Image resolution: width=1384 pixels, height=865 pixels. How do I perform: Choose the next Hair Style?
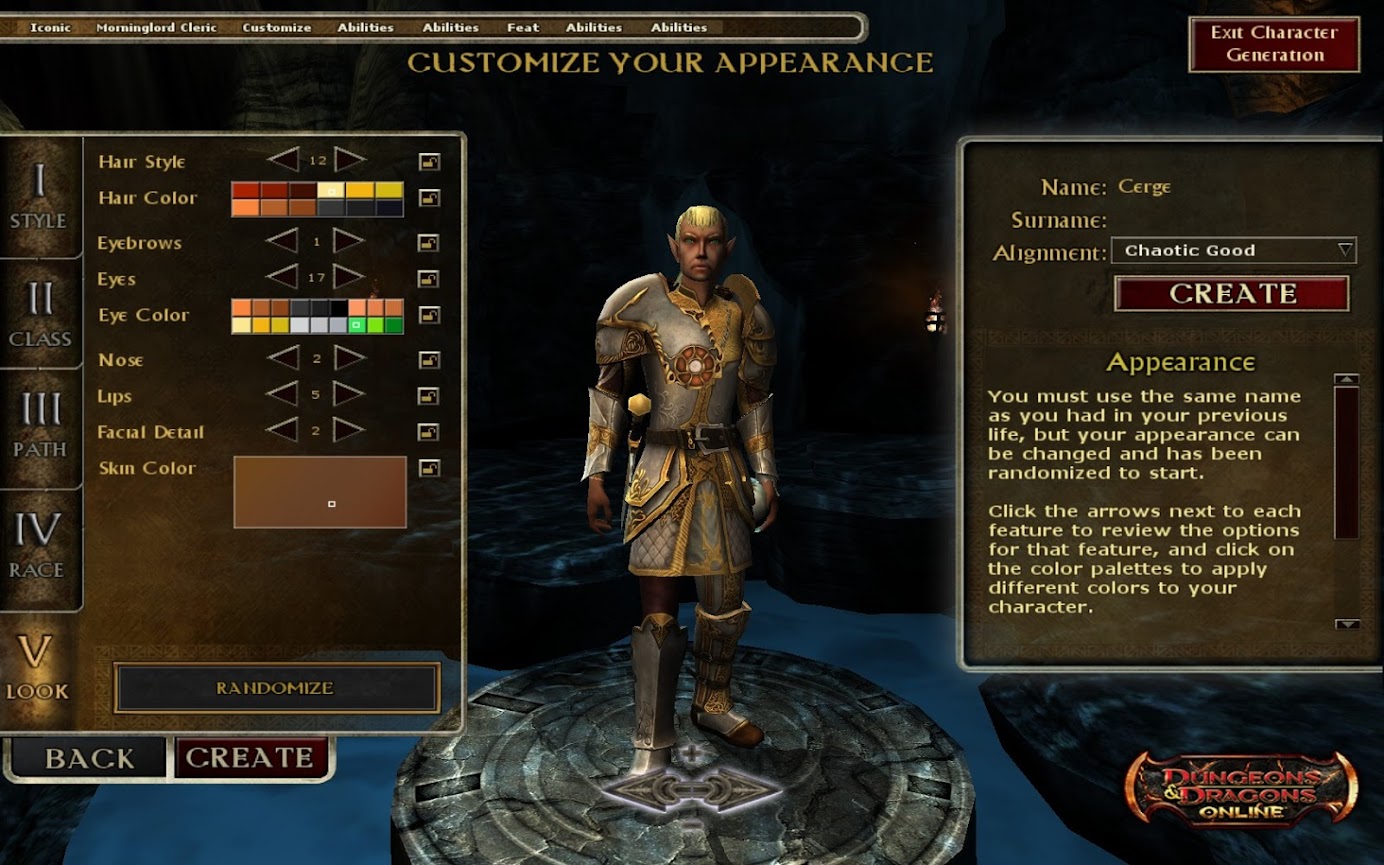point(349,160)
